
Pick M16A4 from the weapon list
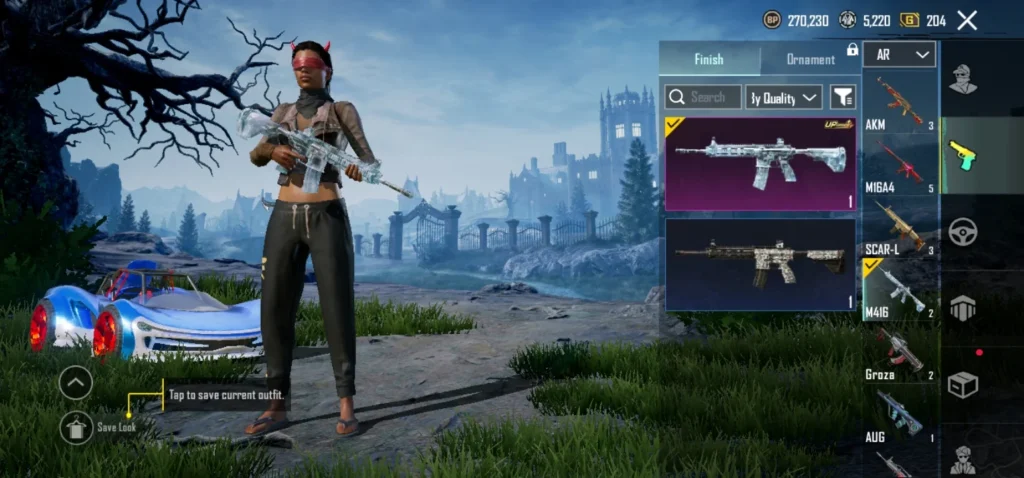900,165
